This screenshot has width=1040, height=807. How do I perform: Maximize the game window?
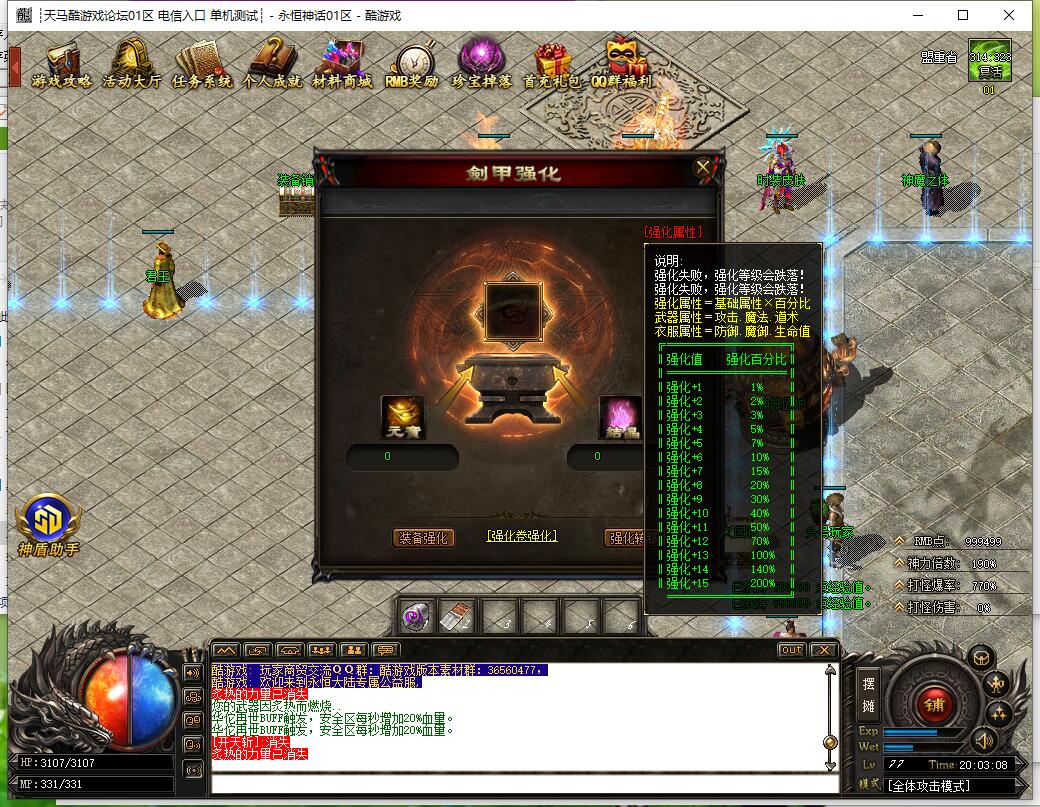[x=963, y=15]
